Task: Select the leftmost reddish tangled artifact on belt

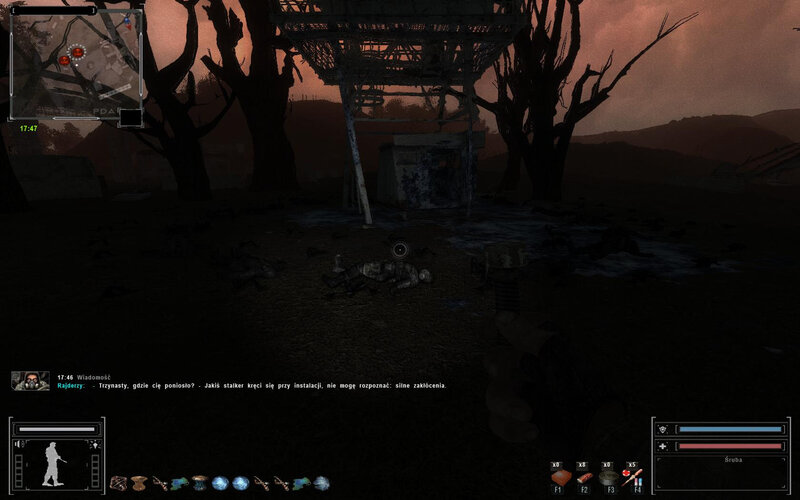Action: (119, 483)
